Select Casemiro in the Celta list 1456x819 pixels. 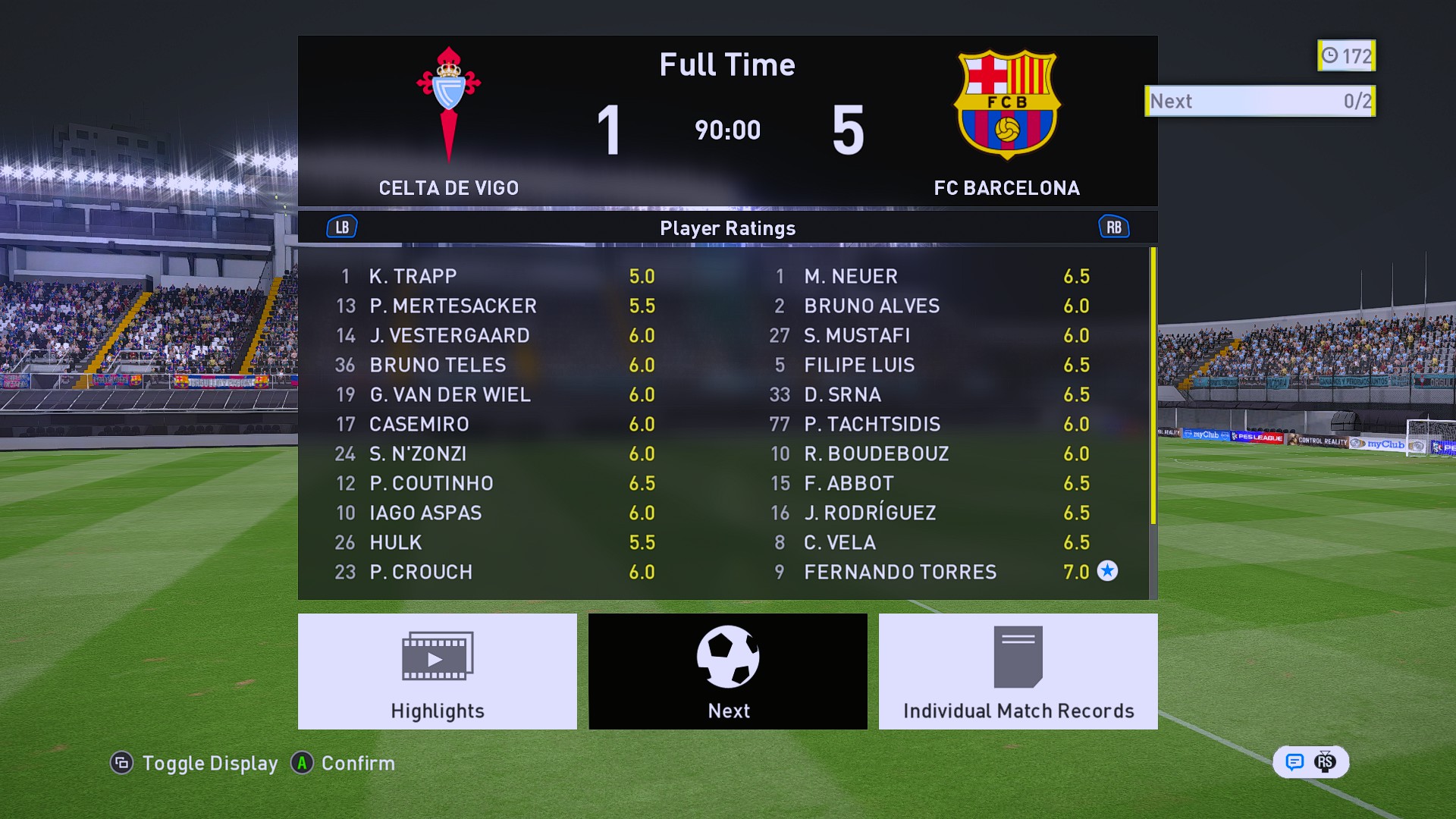pos(496,424)
